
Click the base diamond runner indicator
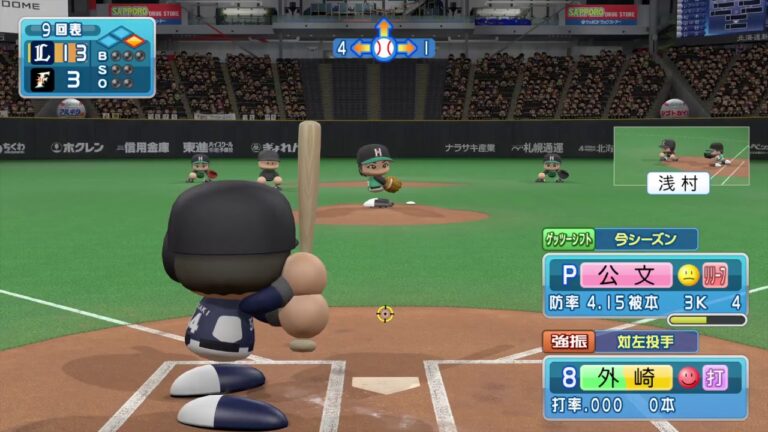tap(124, 41)
